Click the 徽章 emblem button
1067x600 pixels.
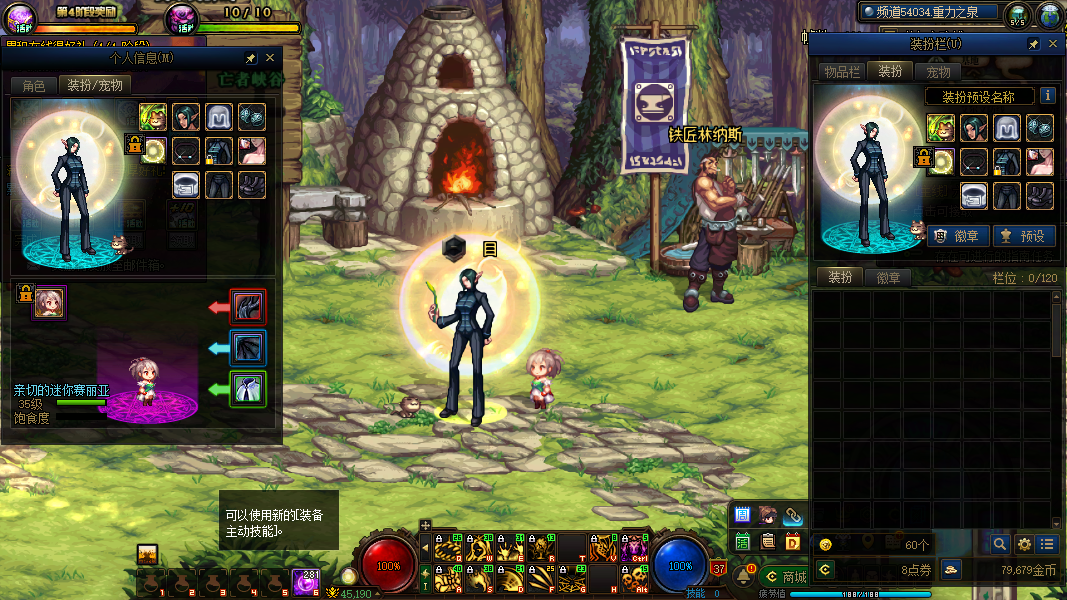coord(959,236)
